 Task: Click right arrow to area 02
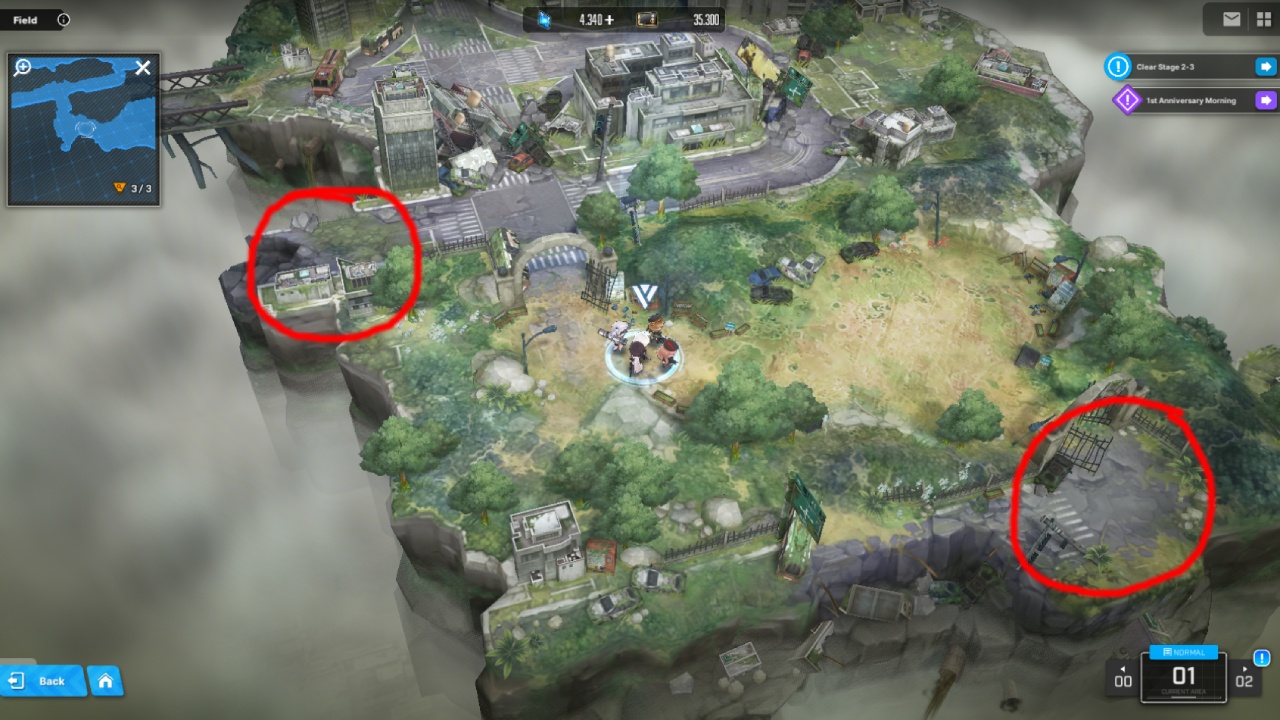coord(1245,675)
